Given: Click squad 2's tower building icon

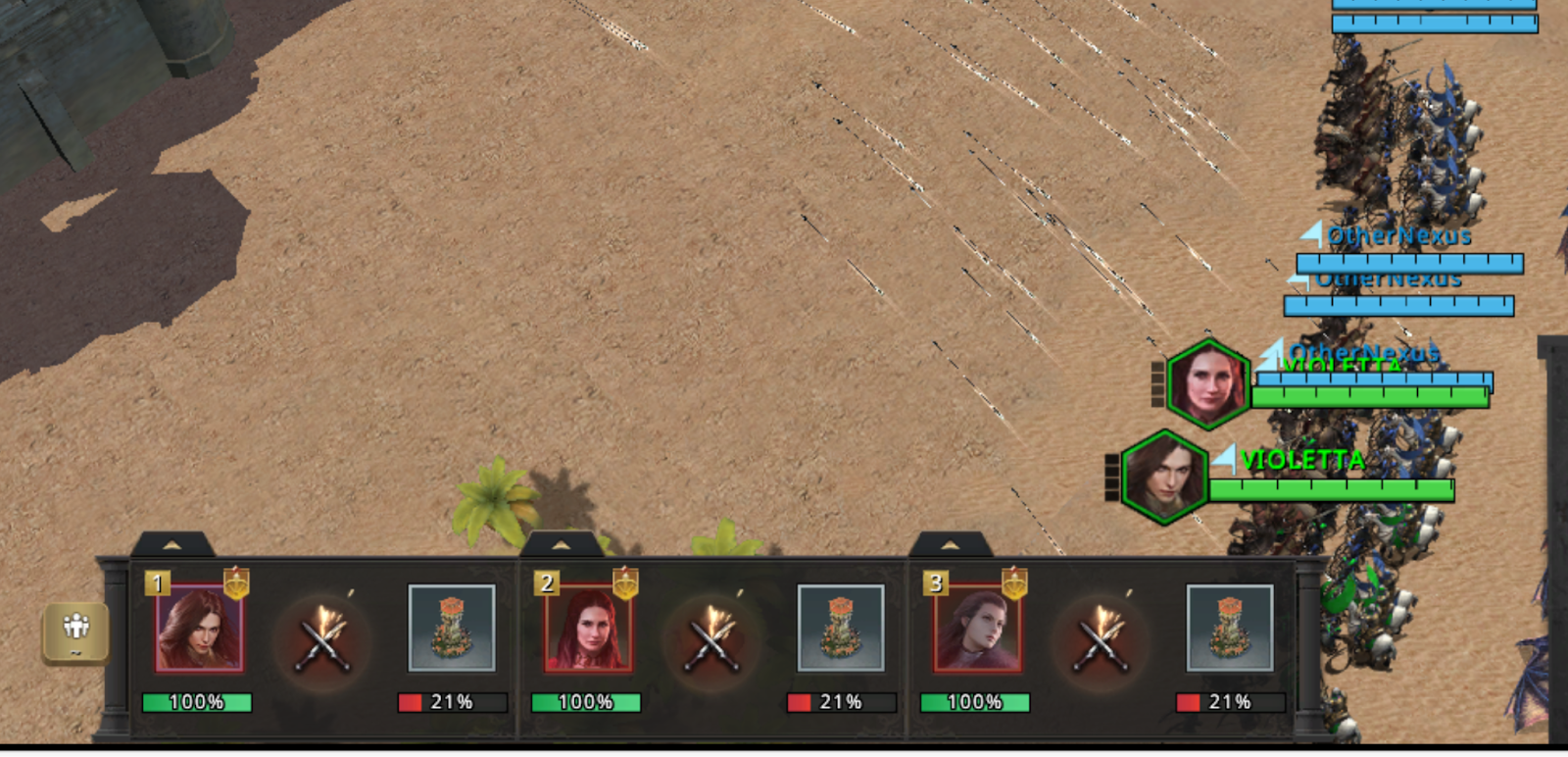Looking at the screenshot, I should click(x=840, y=629).
